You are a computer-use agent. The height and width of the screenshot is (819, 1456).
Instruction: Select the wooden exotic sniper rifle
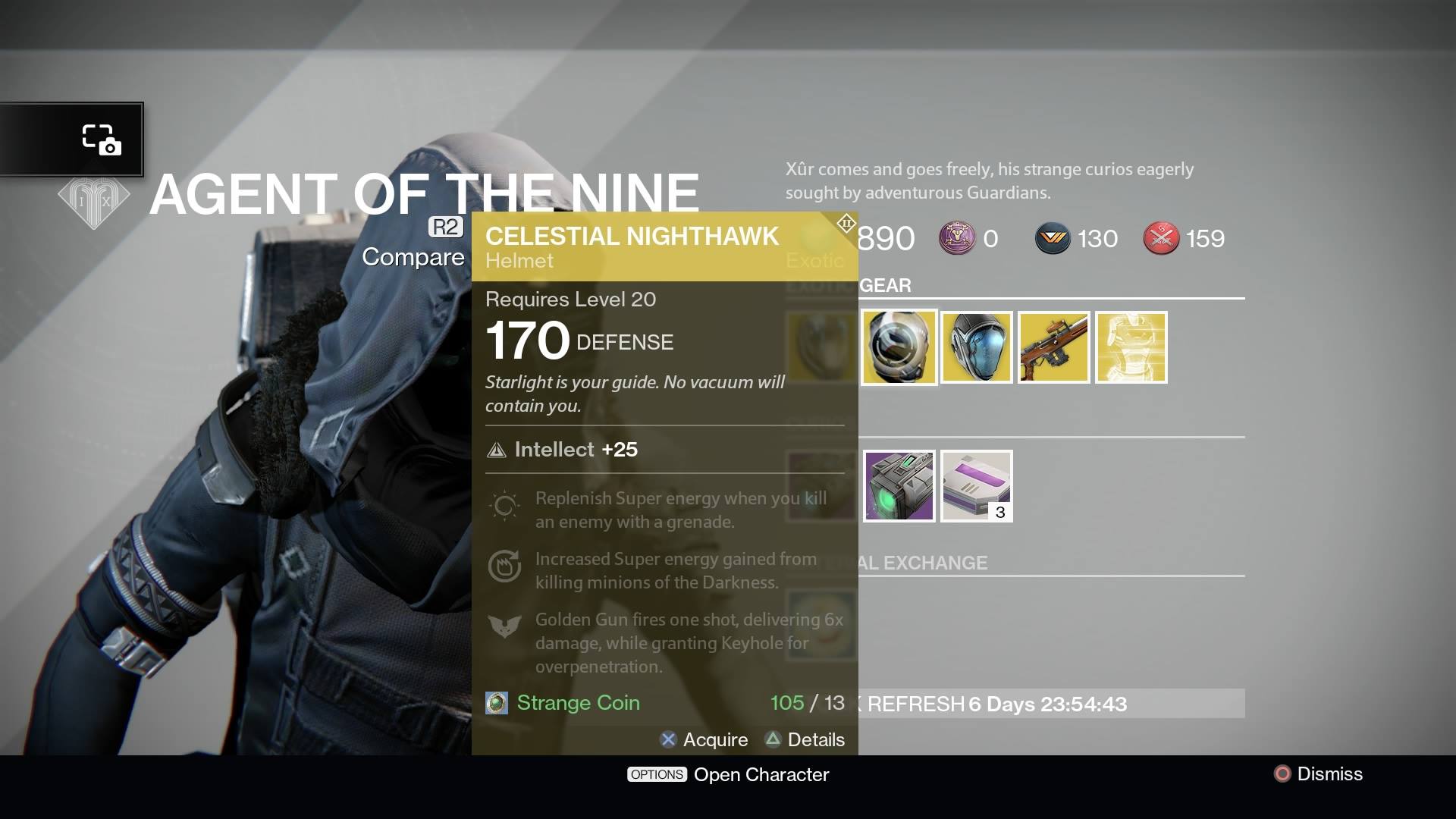point(1053,347)
